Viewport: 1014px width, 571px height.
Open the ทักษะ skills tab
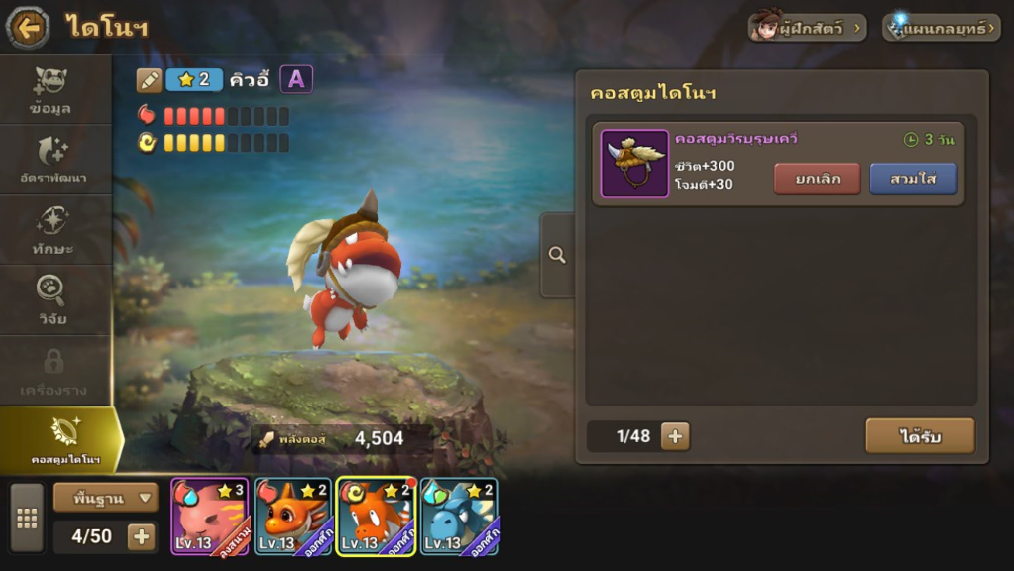(52, 231)
